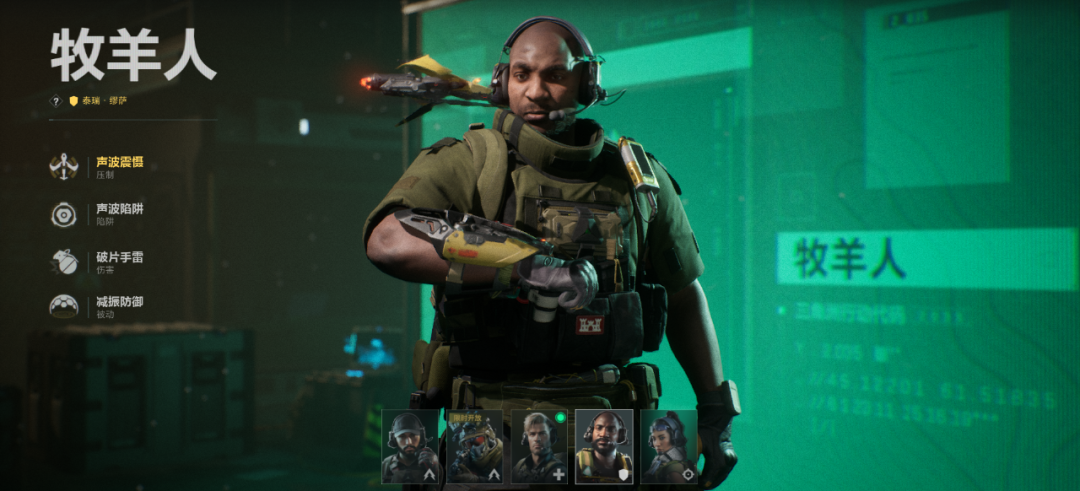Click the question mark help icon
This screenshot has width=1080, height=491.
coord(56,101)
